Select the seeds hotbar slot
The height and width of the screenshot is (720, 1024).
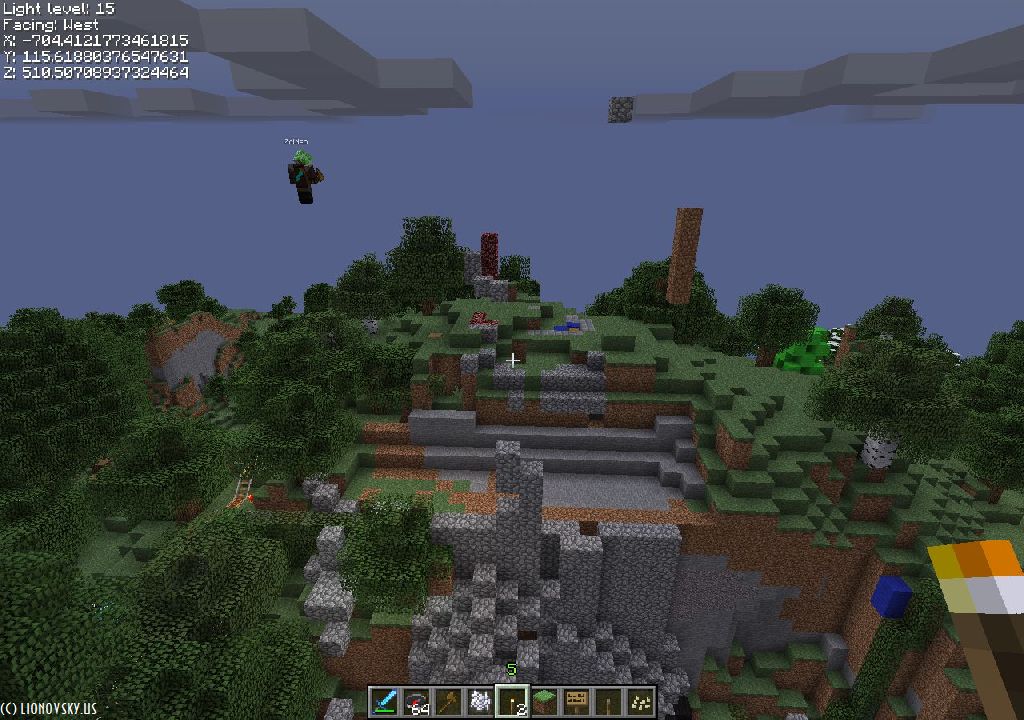click(x=640, y=701)
